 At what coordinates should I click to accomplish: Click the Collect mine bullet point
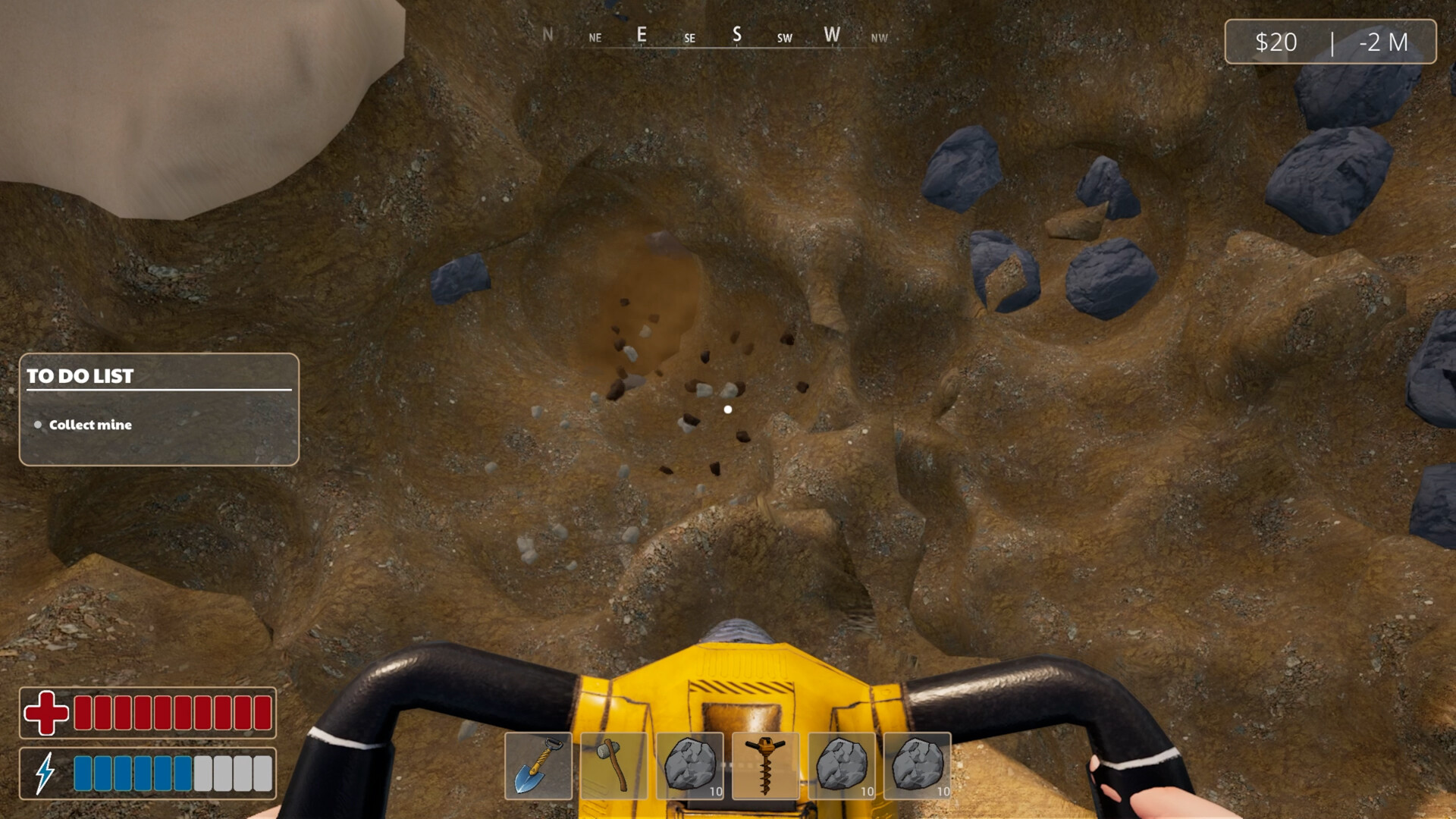tap(38, 425)
